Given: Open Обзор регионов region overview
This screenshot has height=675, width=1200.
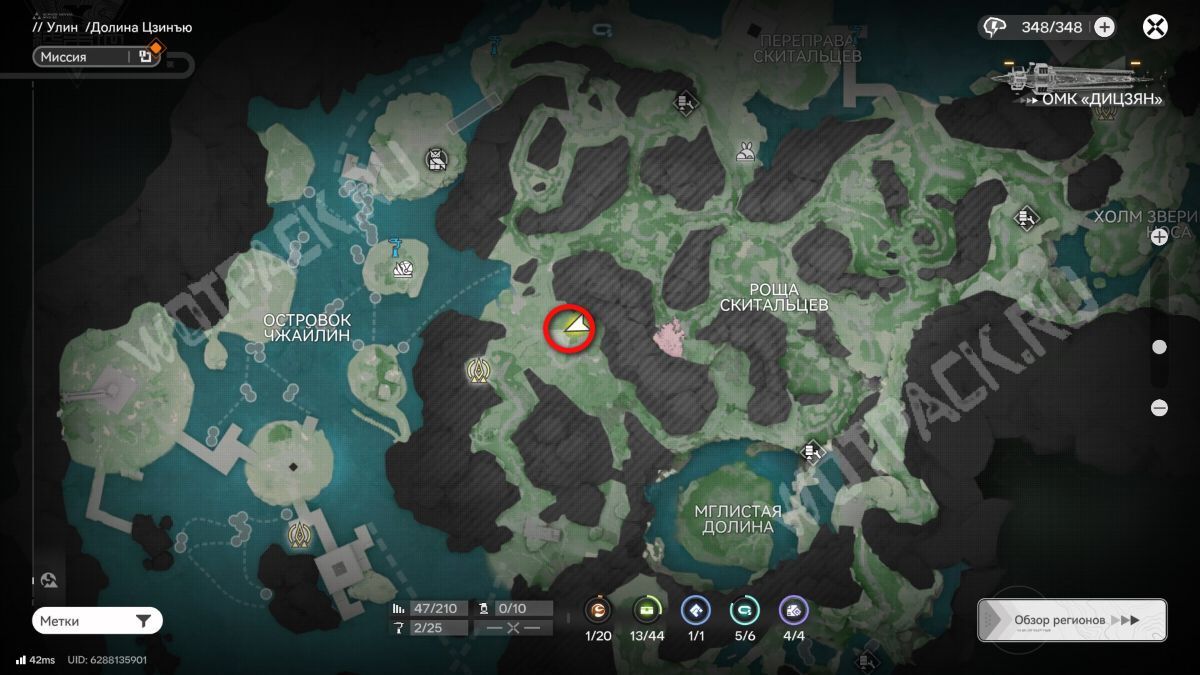Looking at the screenshot, I should click(x=1072, y=620).
